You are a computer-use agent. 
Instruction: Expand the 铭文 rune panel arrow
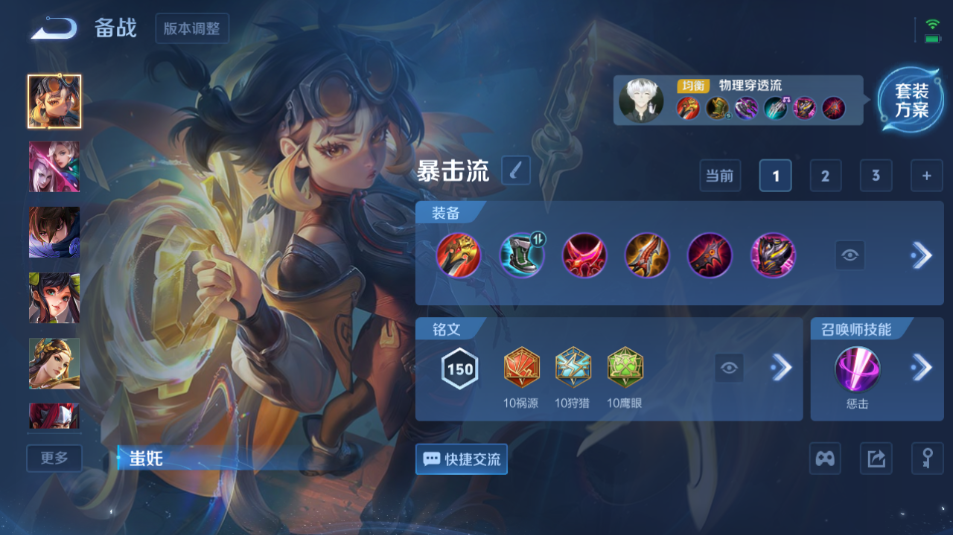coord(781,369)
